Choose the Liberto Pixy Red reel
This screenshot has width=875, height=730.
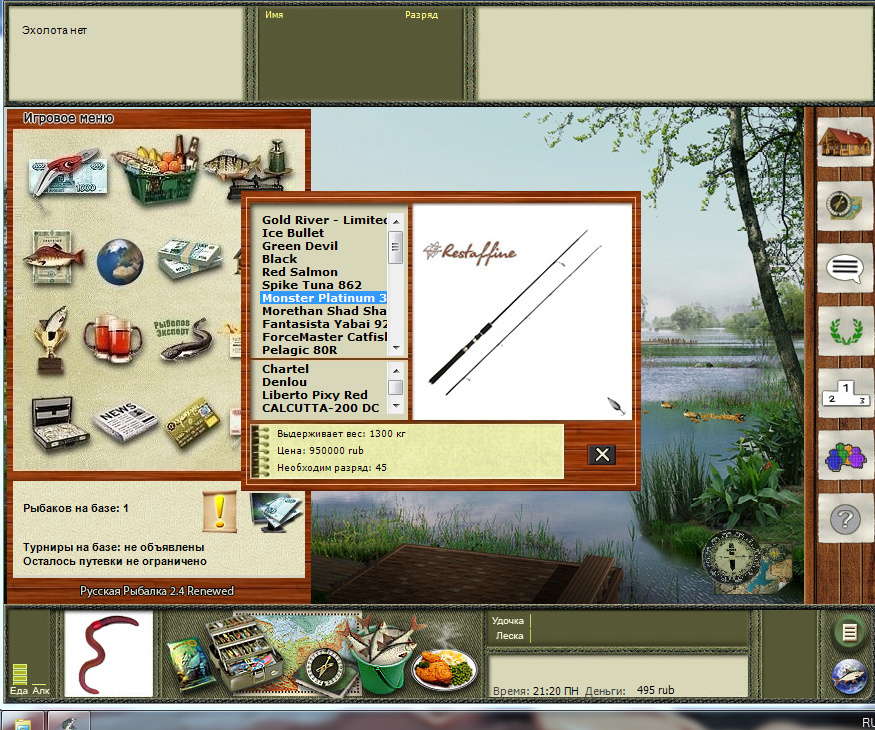pyautogui.click(x=315, y=395)
